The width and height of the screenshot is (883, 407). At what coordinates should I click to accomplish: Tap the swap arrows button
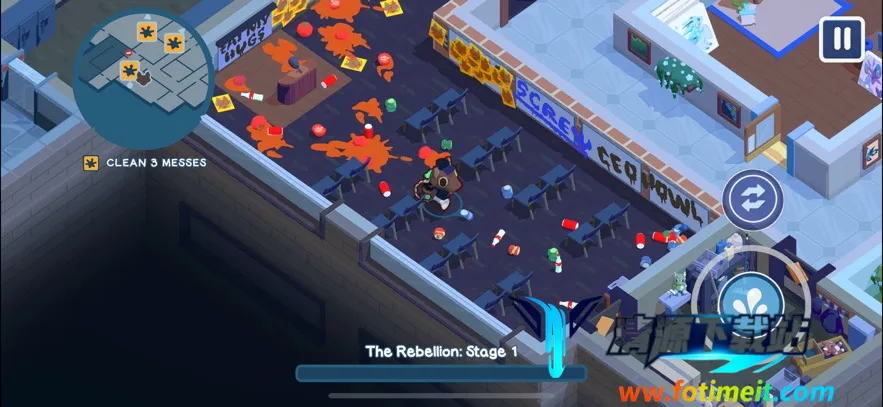click(x=752, y=199)
